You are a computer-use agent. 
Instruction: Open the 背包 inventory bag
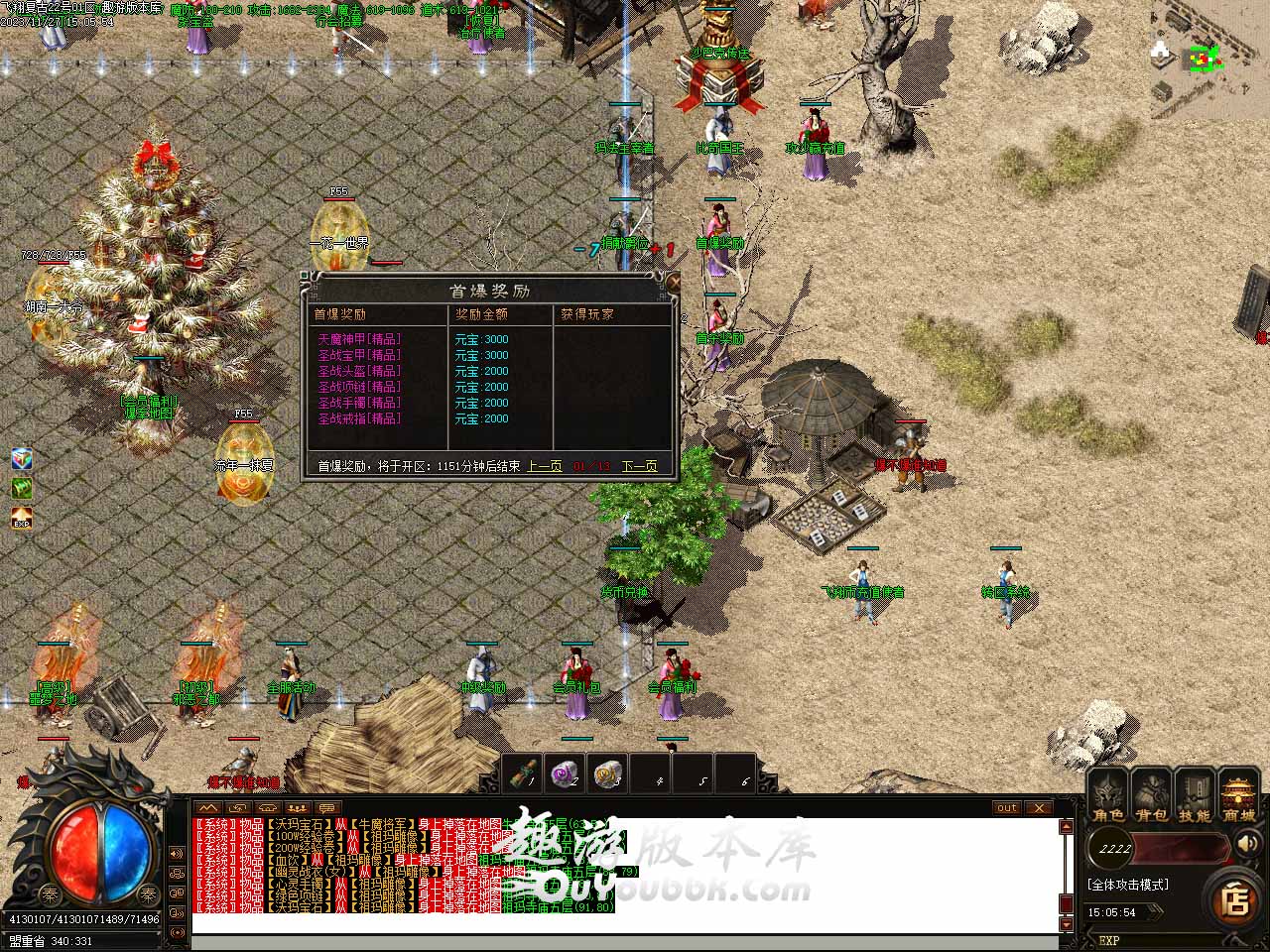tap(1152, 797)
